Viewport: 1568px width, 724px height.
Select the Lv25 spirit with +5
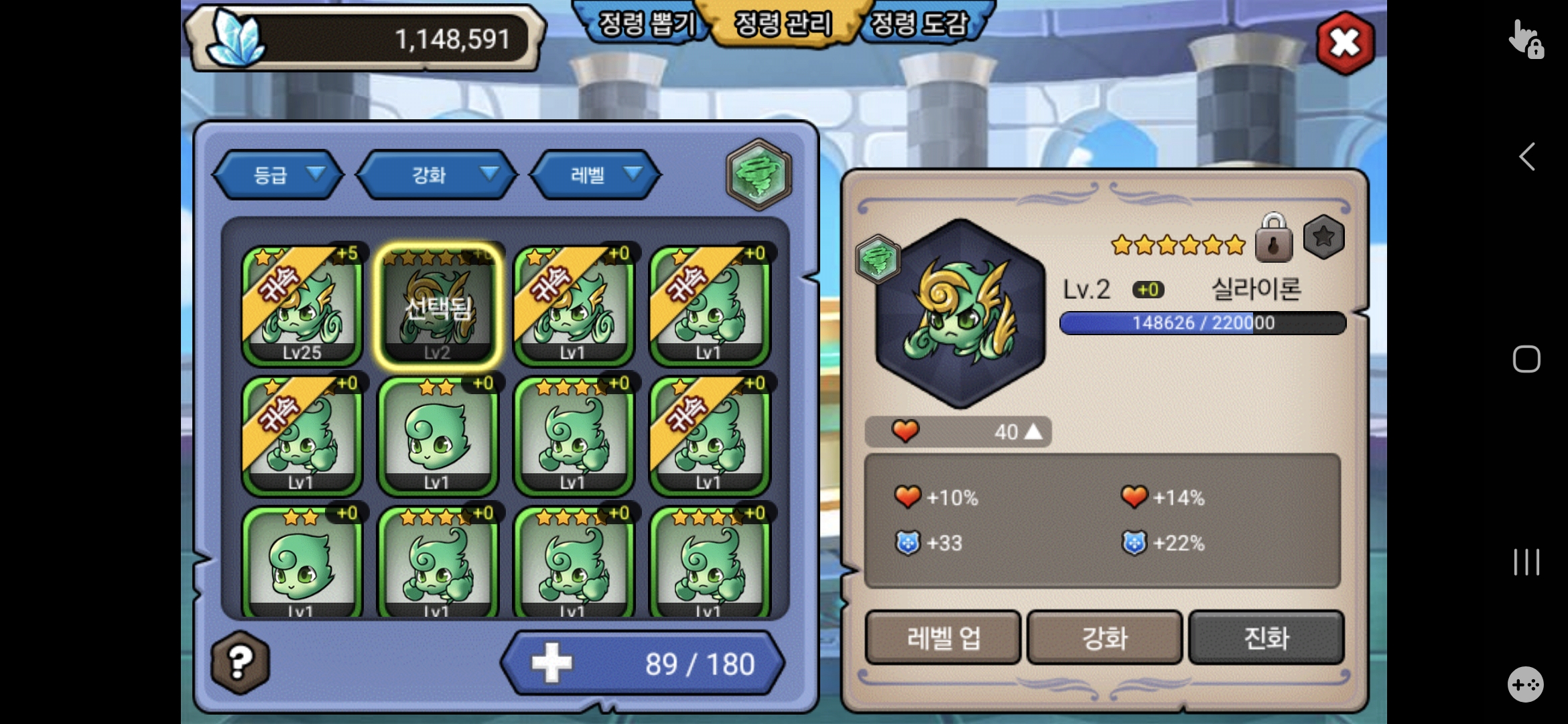click(302, 305)
